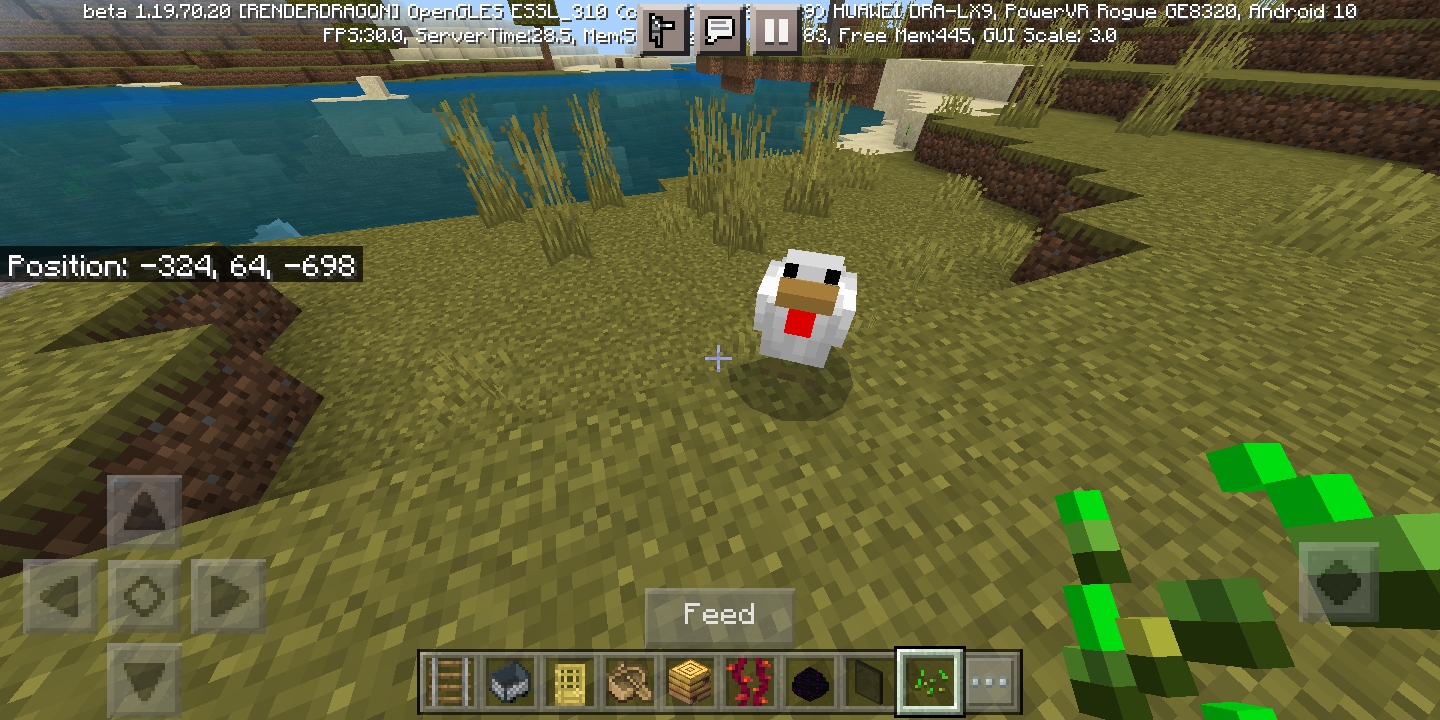Viewport: 1440px width, 720px height.
Task: Open the emote menu
Action: point(663,31)
